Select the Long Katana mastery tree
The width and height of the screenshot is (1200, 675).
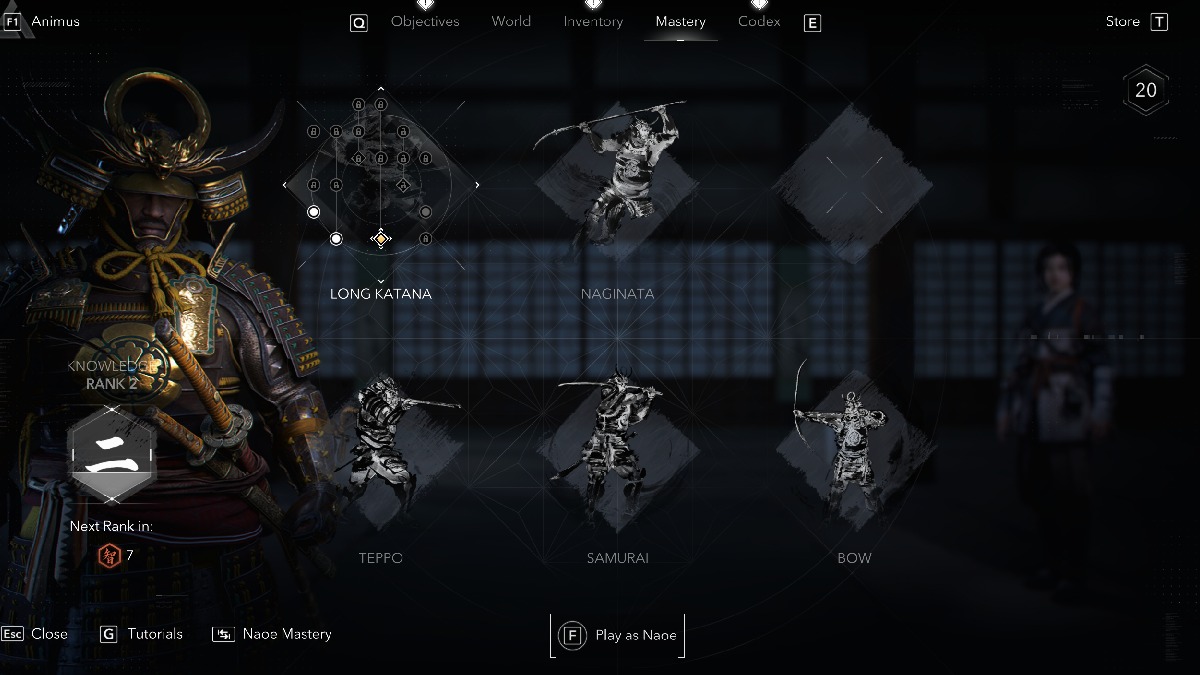point(381,185)
